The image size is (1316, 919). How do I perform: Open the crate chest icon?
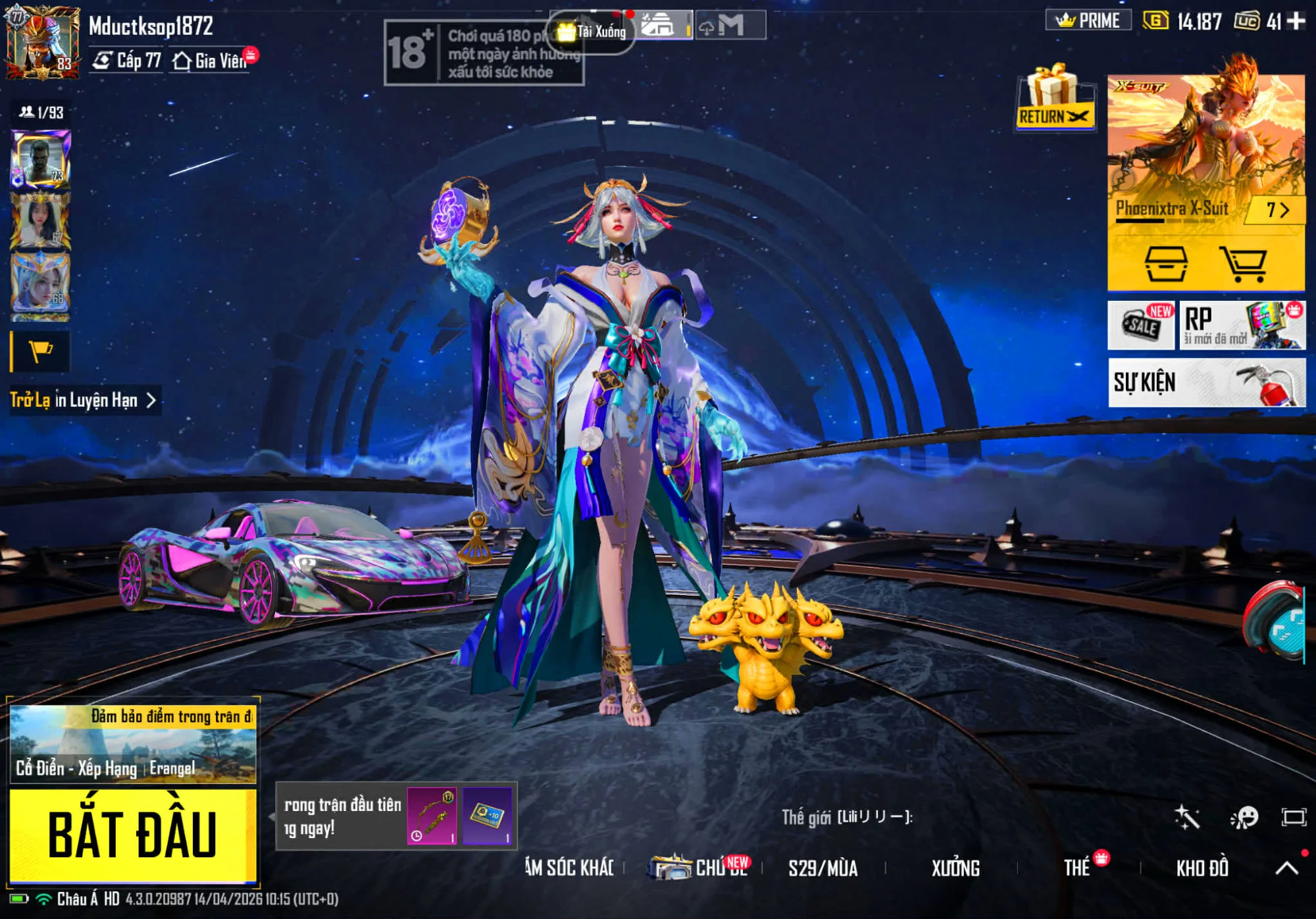[x=1166, y=265]
